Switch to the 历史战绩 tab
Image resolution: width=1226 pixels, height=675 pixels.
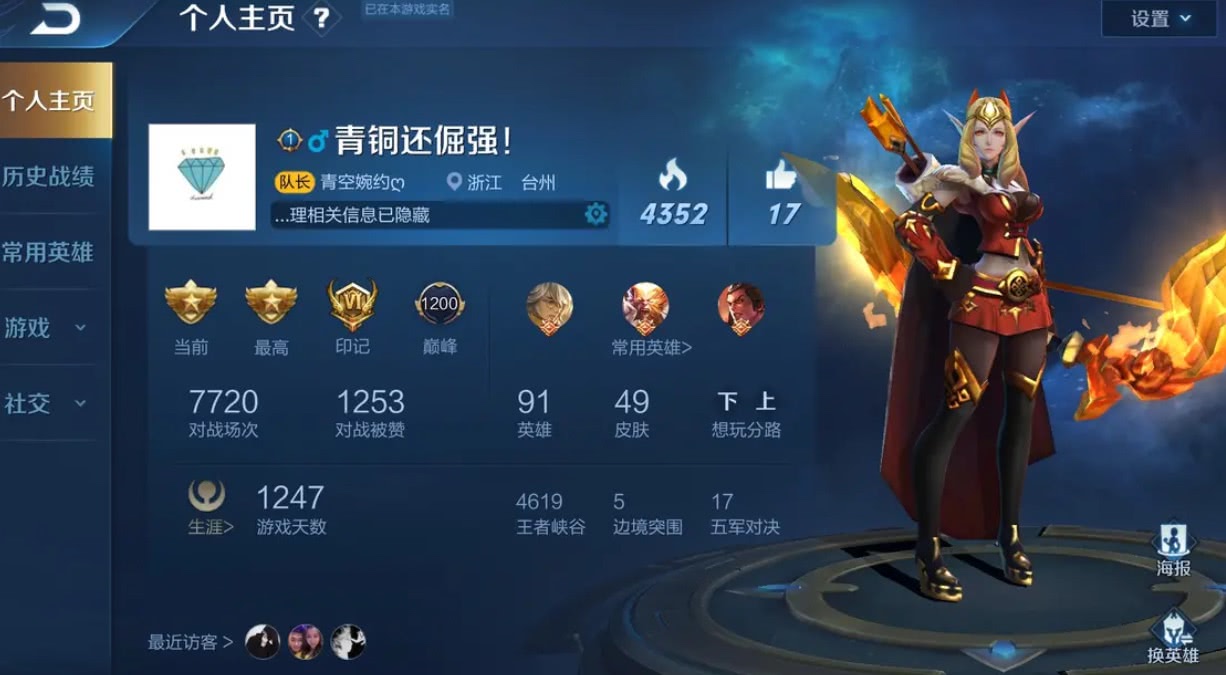(x=49, y=177)
